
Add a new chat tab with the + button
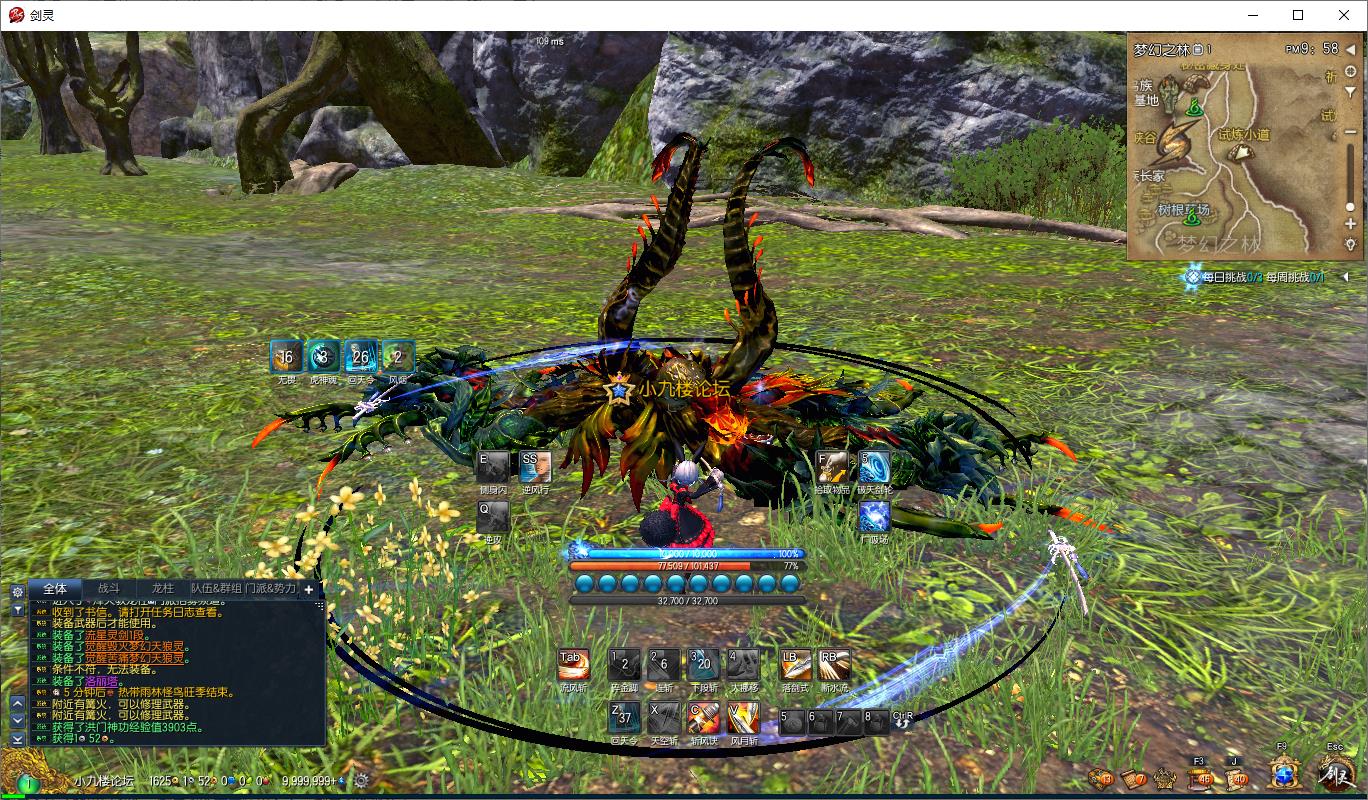[x=308, y=590]
